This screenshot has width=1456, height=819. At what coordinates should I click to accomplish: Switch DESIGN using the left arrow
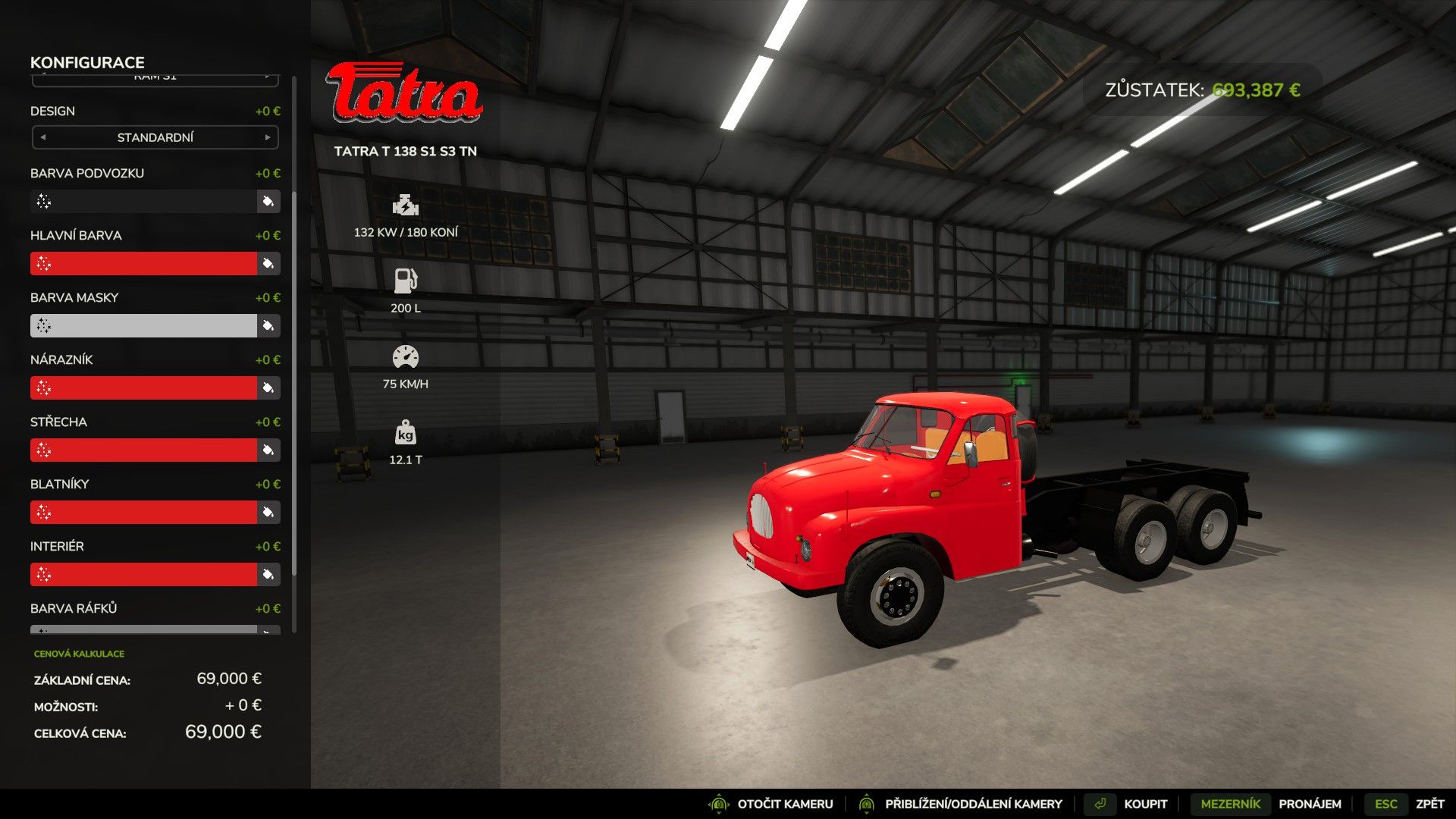pos(43,137)
